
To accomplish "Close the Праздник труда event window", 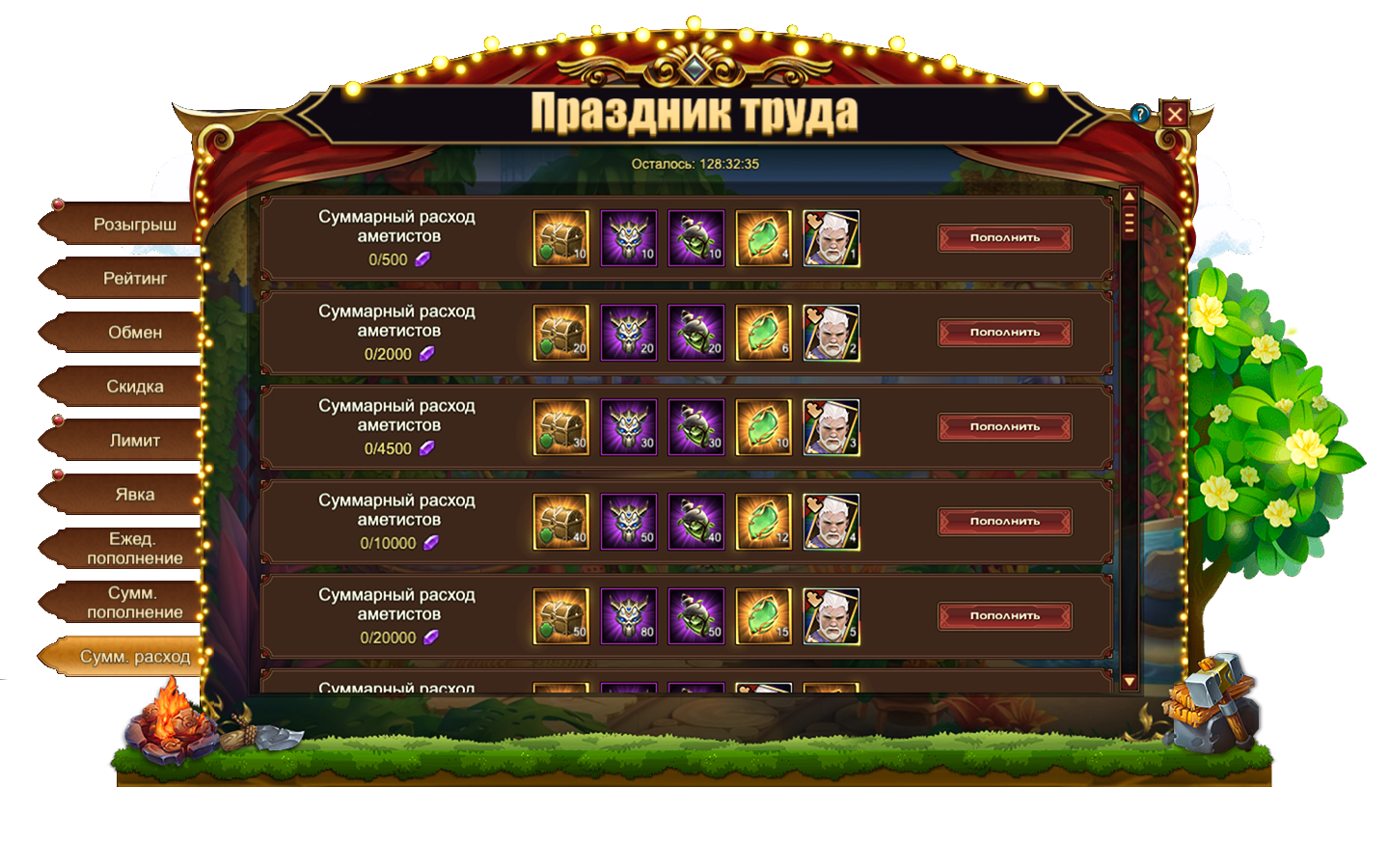I will pyautogui.click(x=1174, y=115).
